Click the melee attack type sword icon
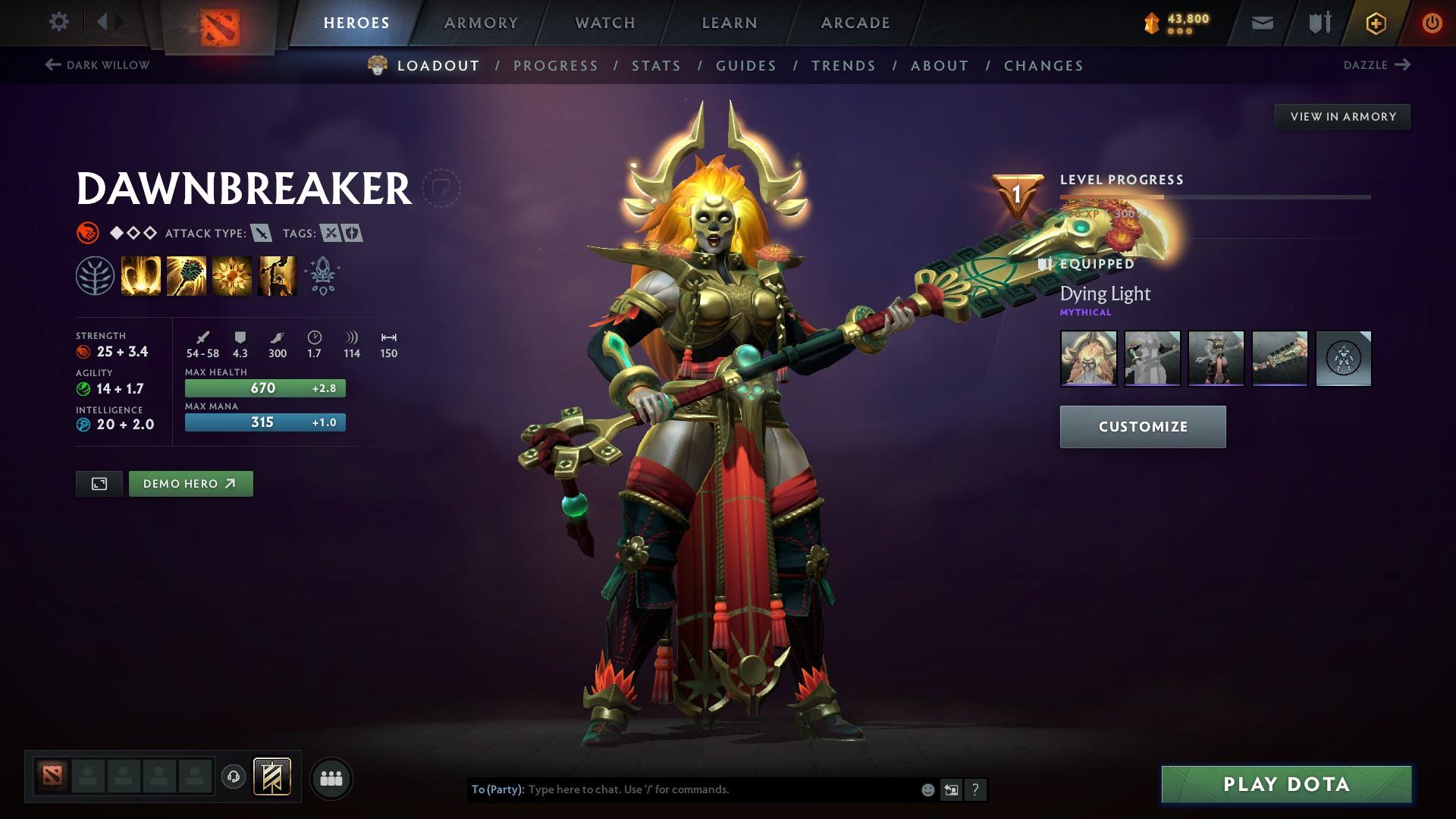This screenshot has height=819, width=1456. tap(262, 234)
